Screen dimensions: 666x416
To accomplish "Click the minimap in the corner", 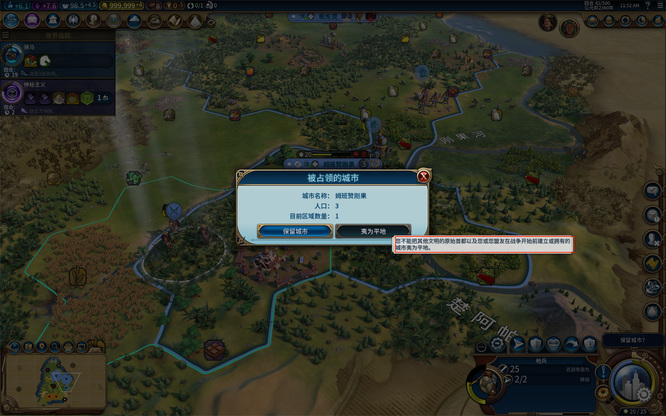I will [41, 379].
